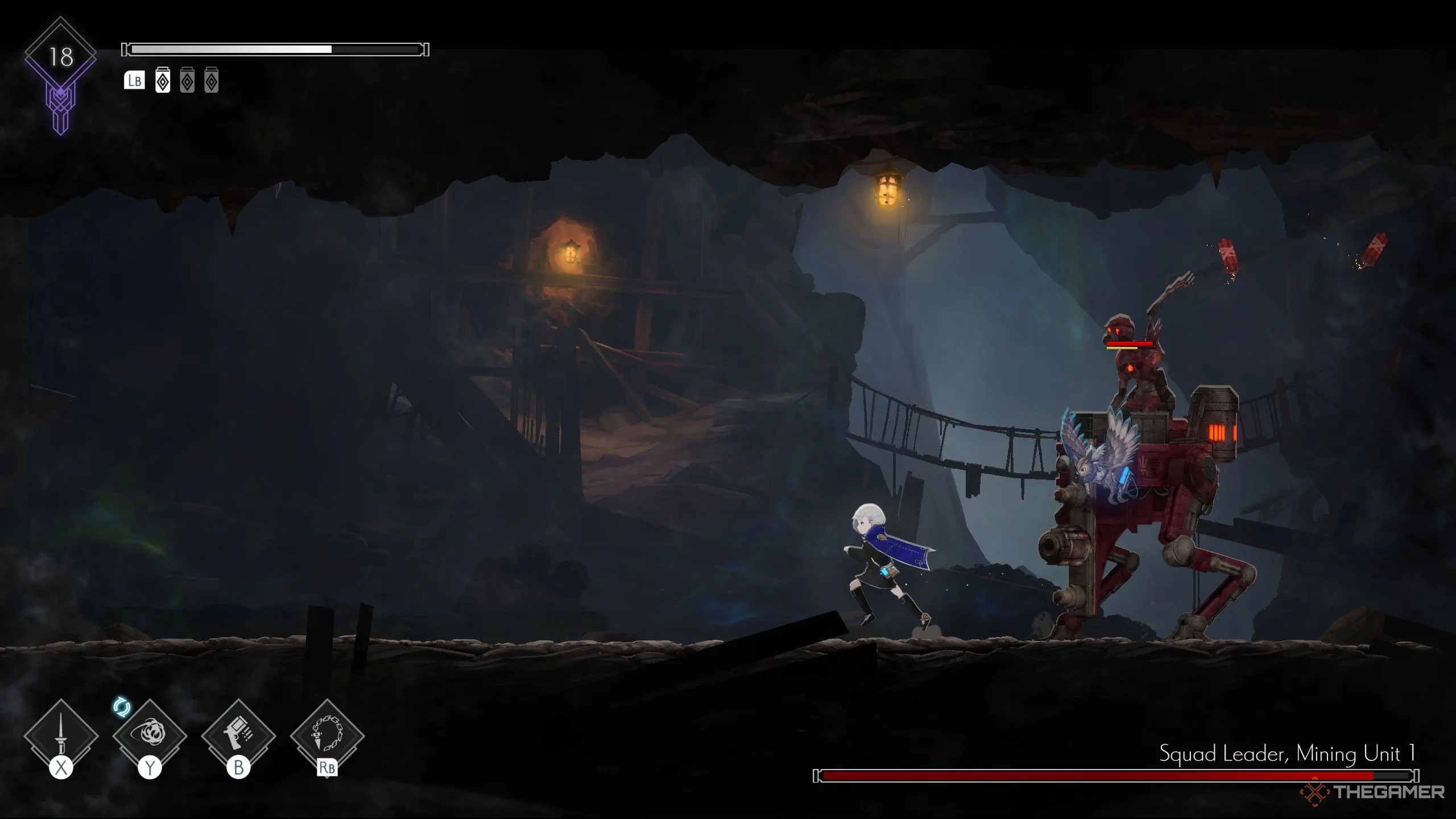Click the cyan skill swap arrows
Image resolution: width=1456 pixels, height=819 pixels.
(x=122, y=708)
